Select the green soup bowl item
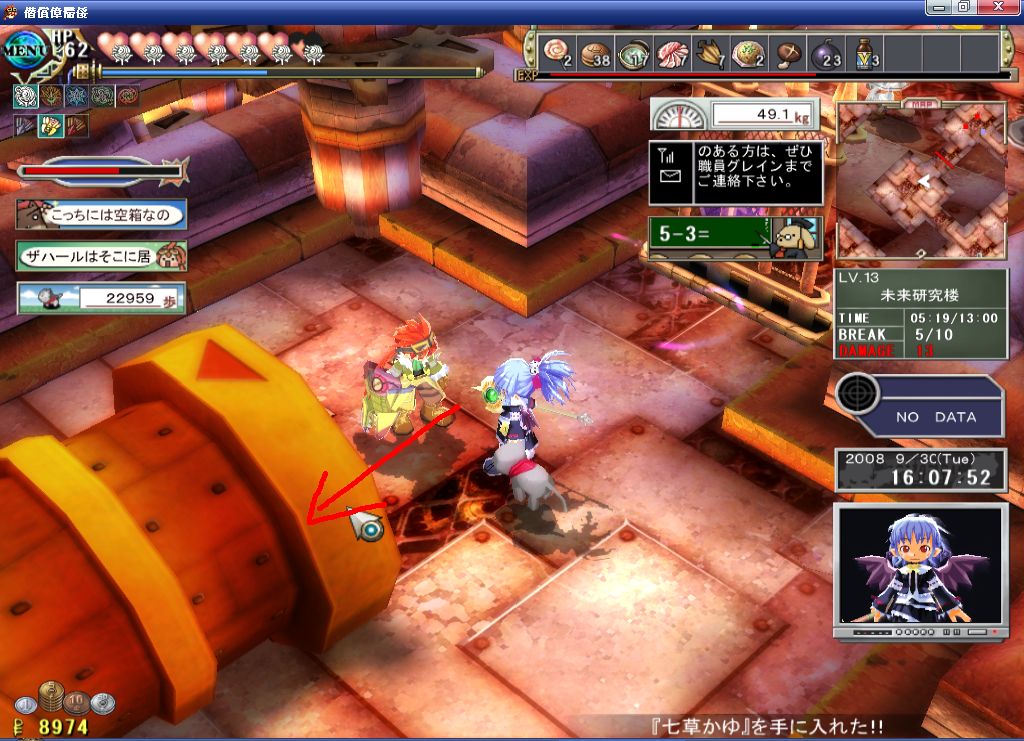Screen dimensions: 1024x741 point(633,52)
